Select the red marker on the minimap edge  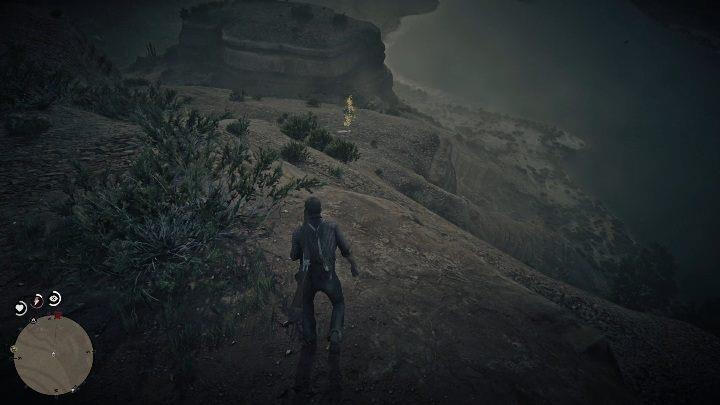[x=59, y=314]
